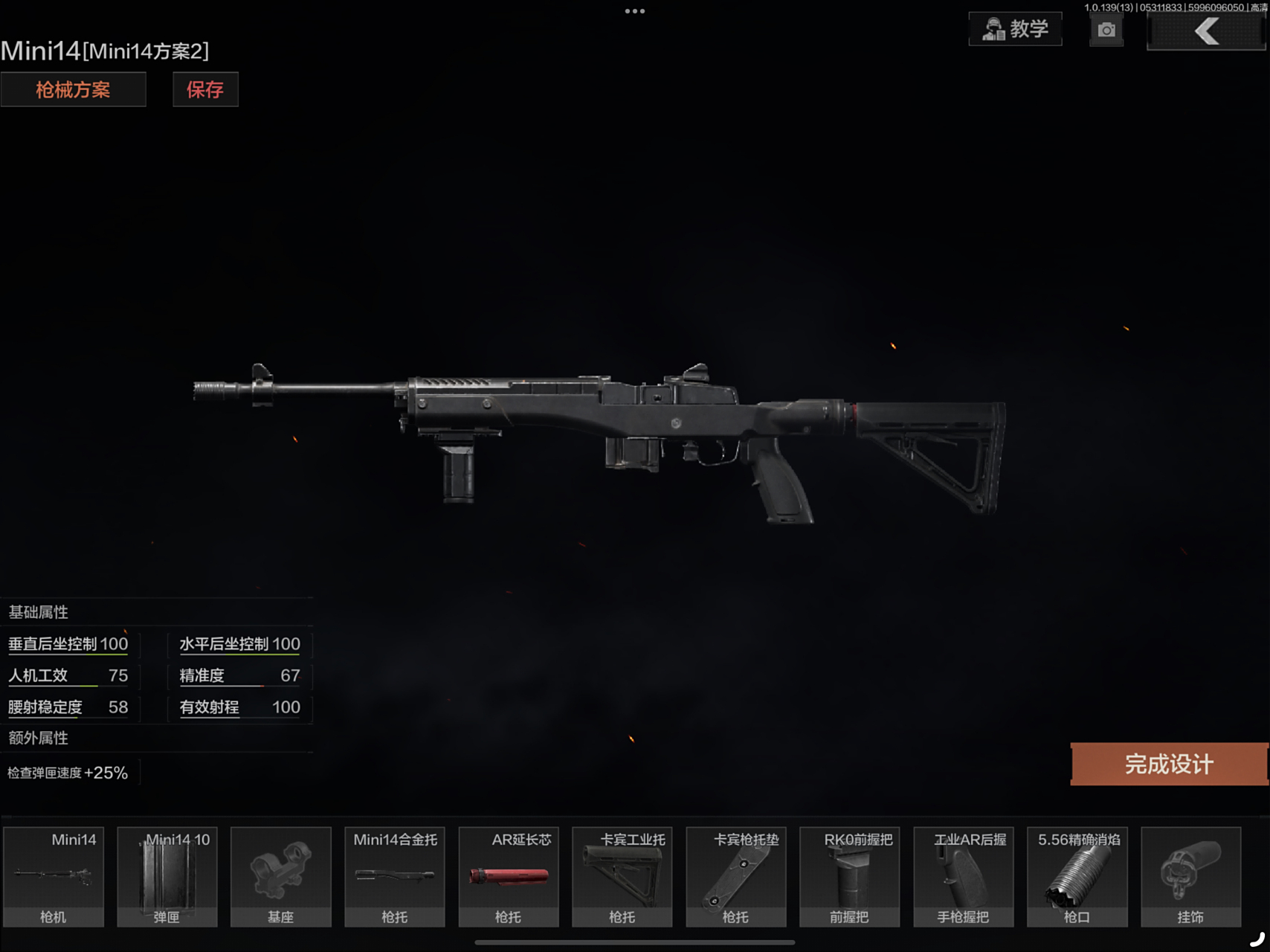This screenshot has height=952, width=1270.
Task: Open the 挂饰 charm slot
Action: [x=1191, y=876]
